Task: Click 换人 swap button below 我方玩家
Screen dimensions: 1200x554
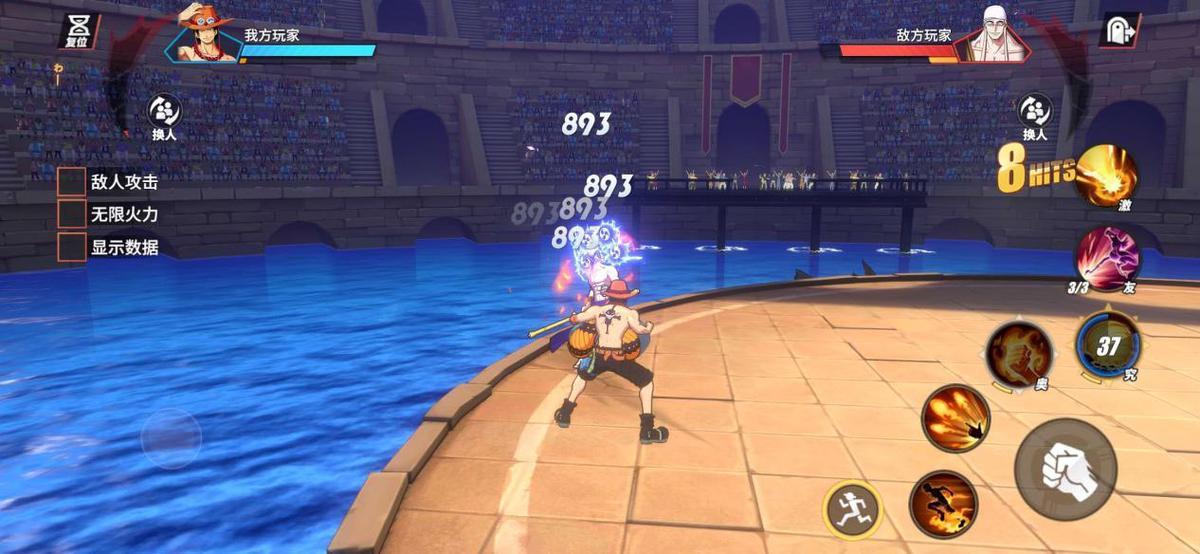Action: (x=165, y=116)
